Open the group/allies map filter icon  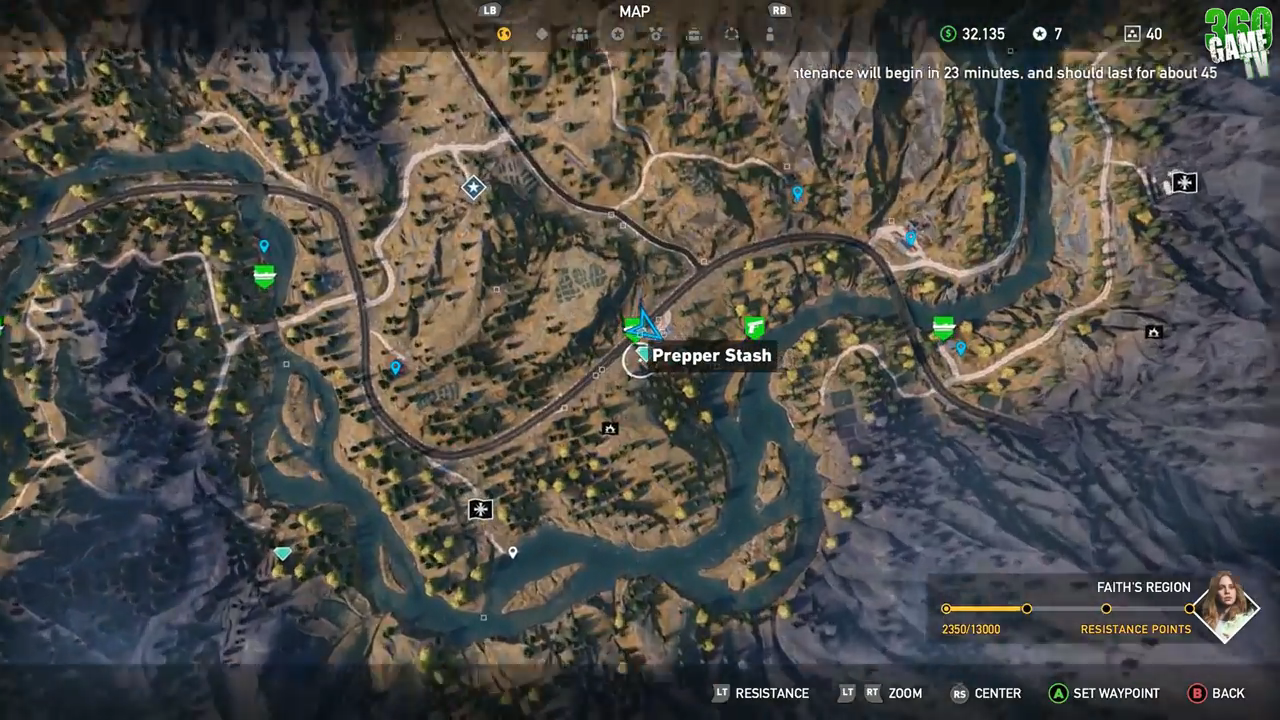(579, 33)
